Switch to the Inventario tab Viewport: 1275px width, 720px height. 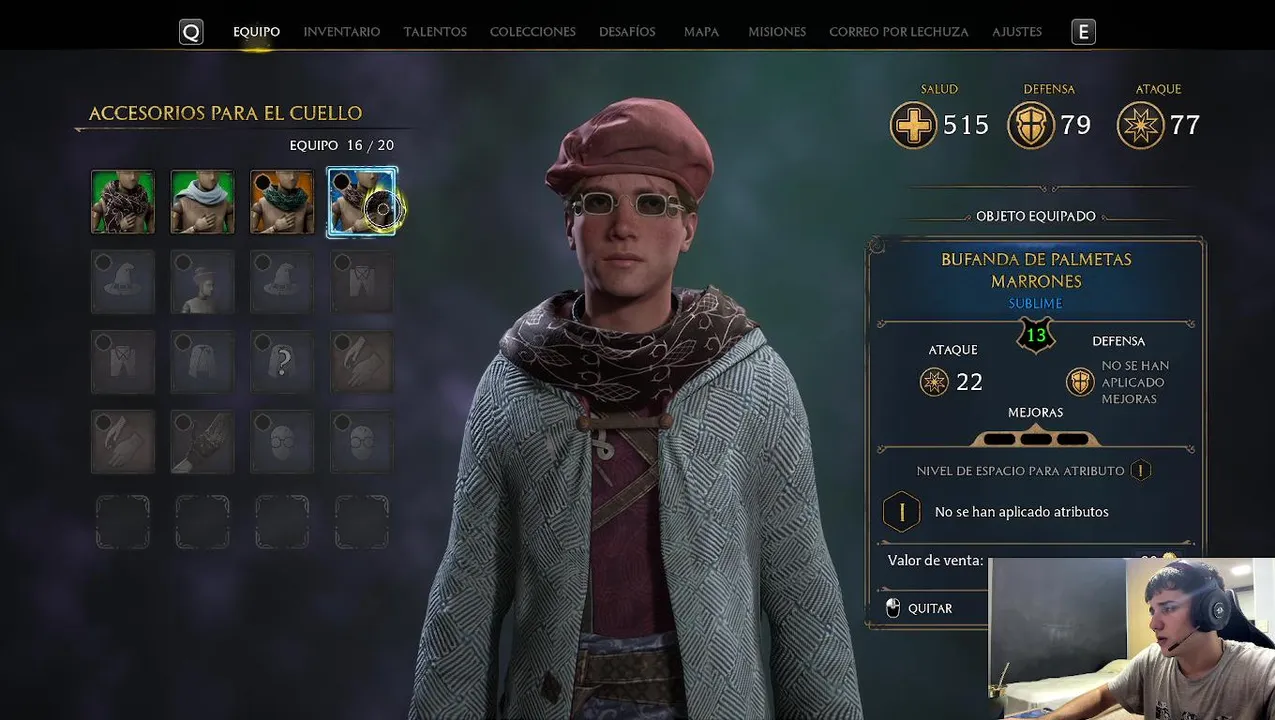pyautogui.click(x=342, y=32)
